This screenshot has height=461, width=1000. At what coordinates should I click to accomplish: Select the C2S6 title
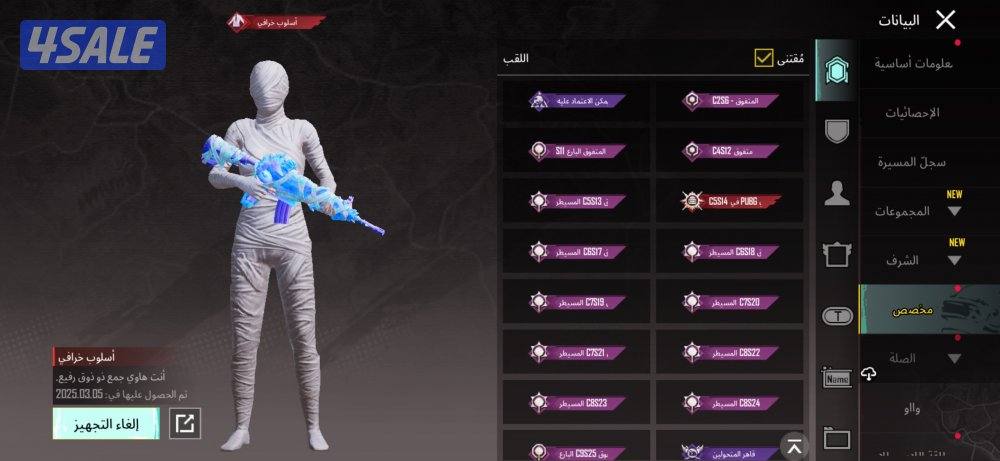point(730,101)
